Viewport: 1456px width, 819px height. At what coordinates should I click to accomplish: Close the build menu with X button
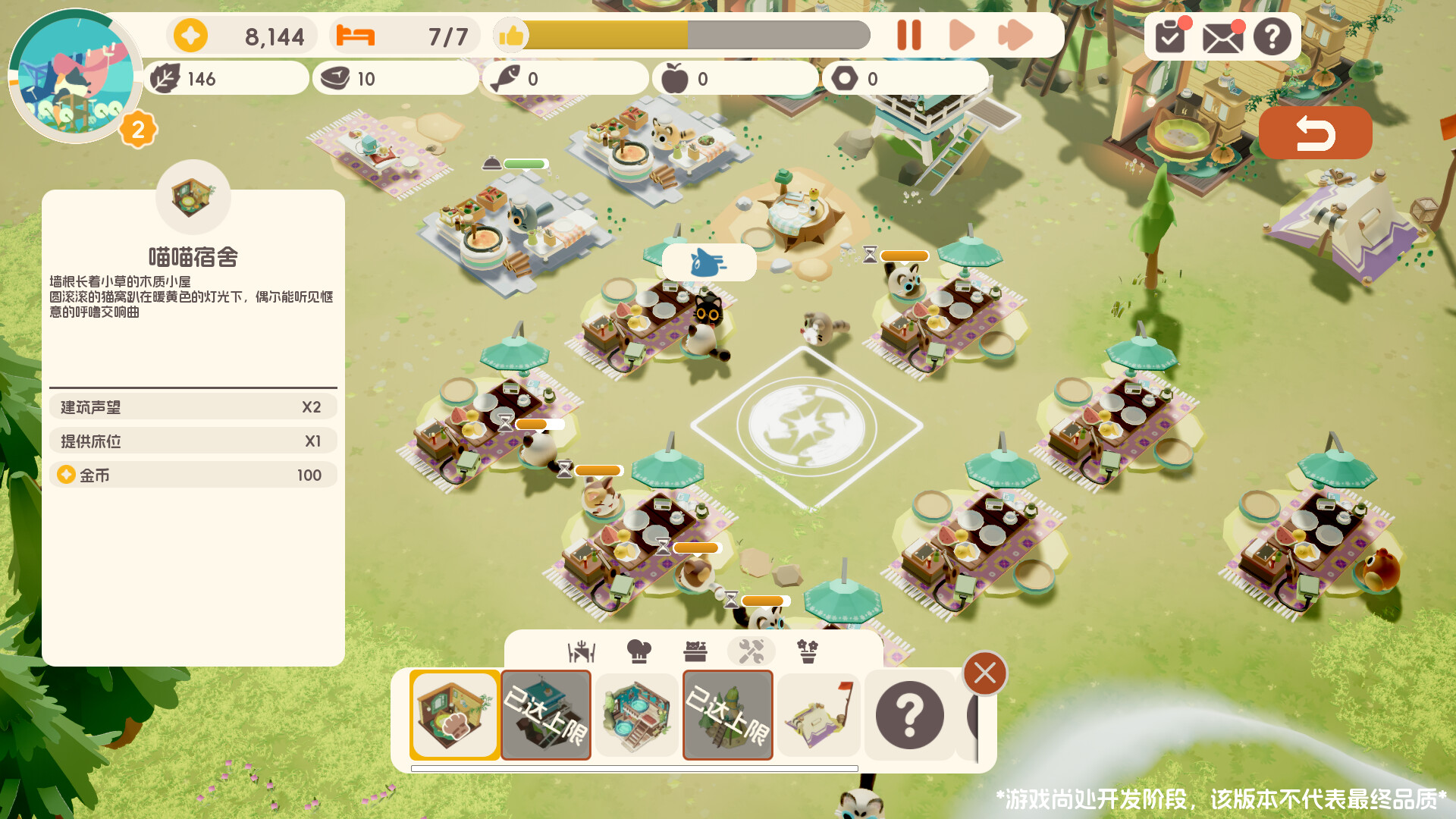click(984, 673)
